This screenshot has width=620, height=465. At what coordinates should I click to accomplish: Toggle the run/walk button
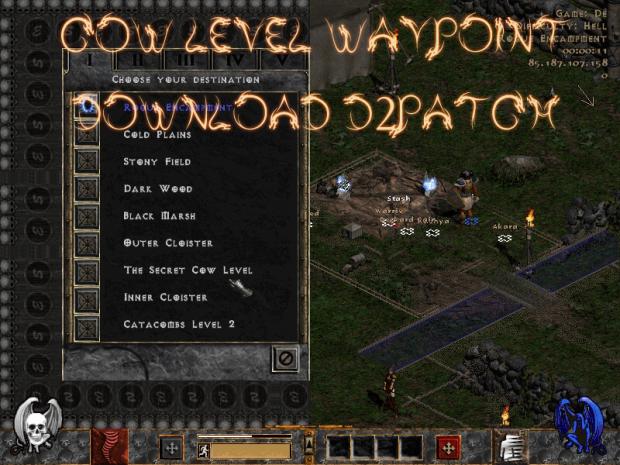pyautogui.click(x=203, y=449)
